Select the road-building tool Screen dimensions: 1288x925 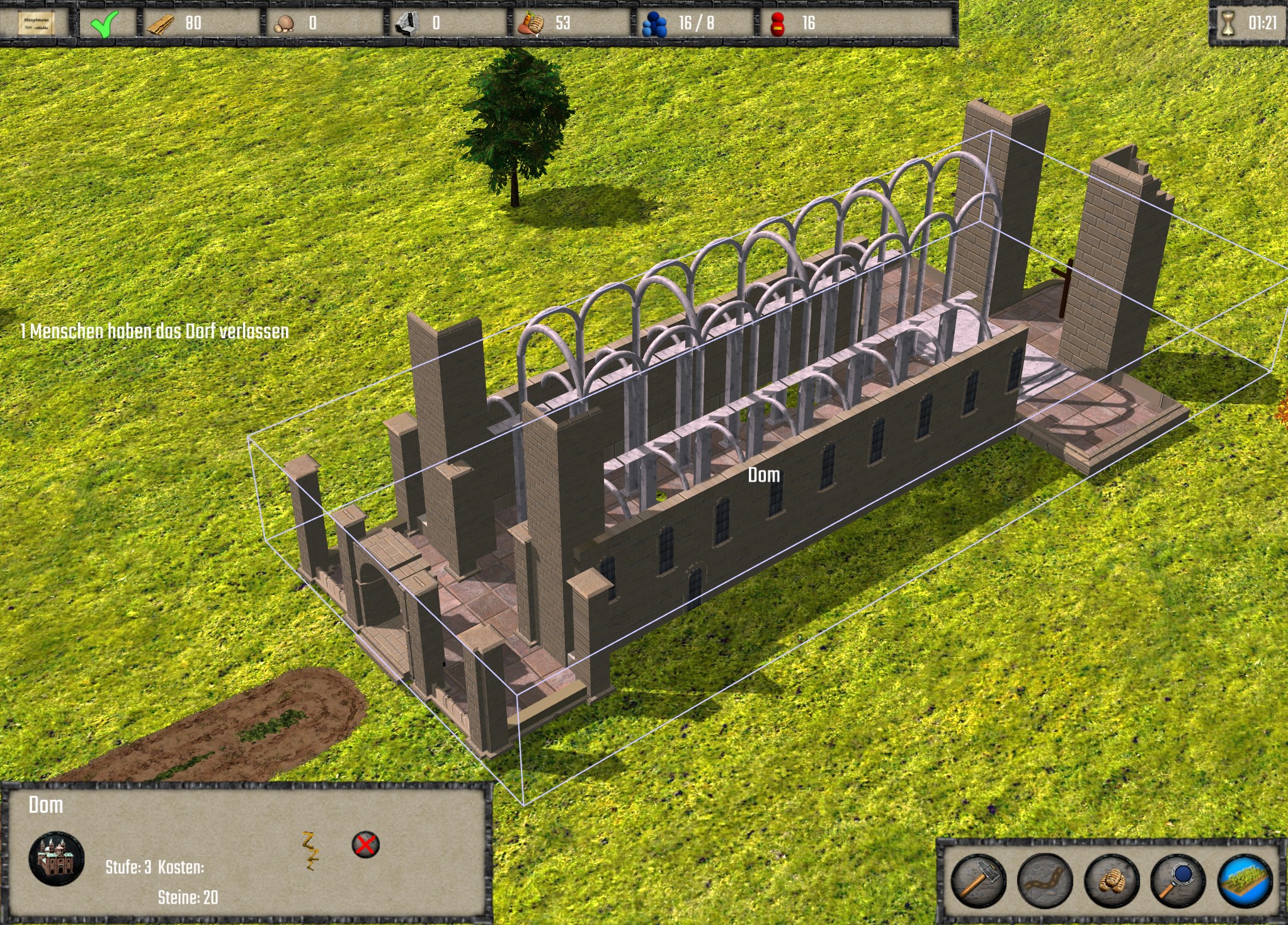(x=1044, y=880)
